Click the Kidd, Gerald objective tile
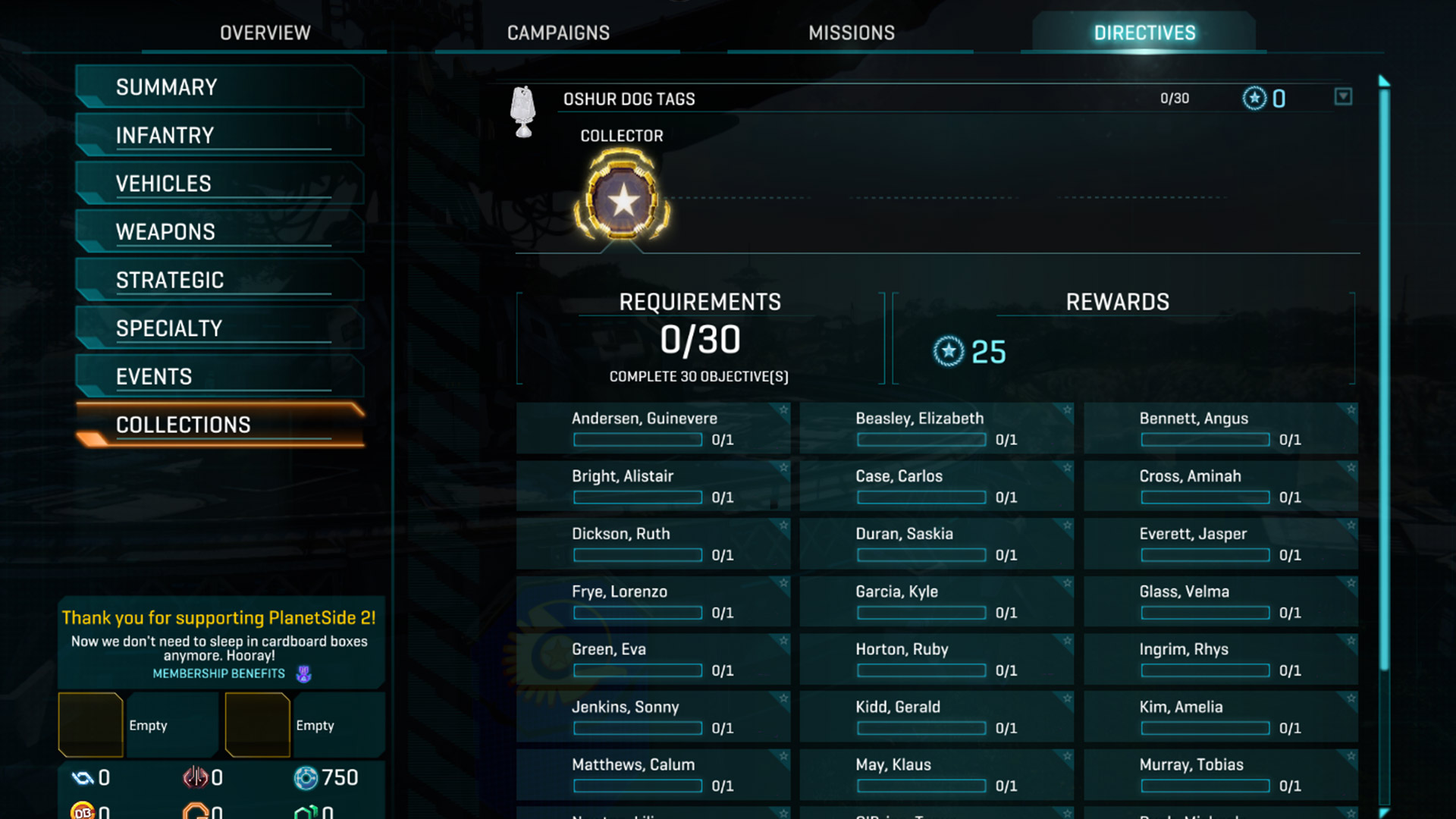This screenshot has width=1456, height=819. 937,717
